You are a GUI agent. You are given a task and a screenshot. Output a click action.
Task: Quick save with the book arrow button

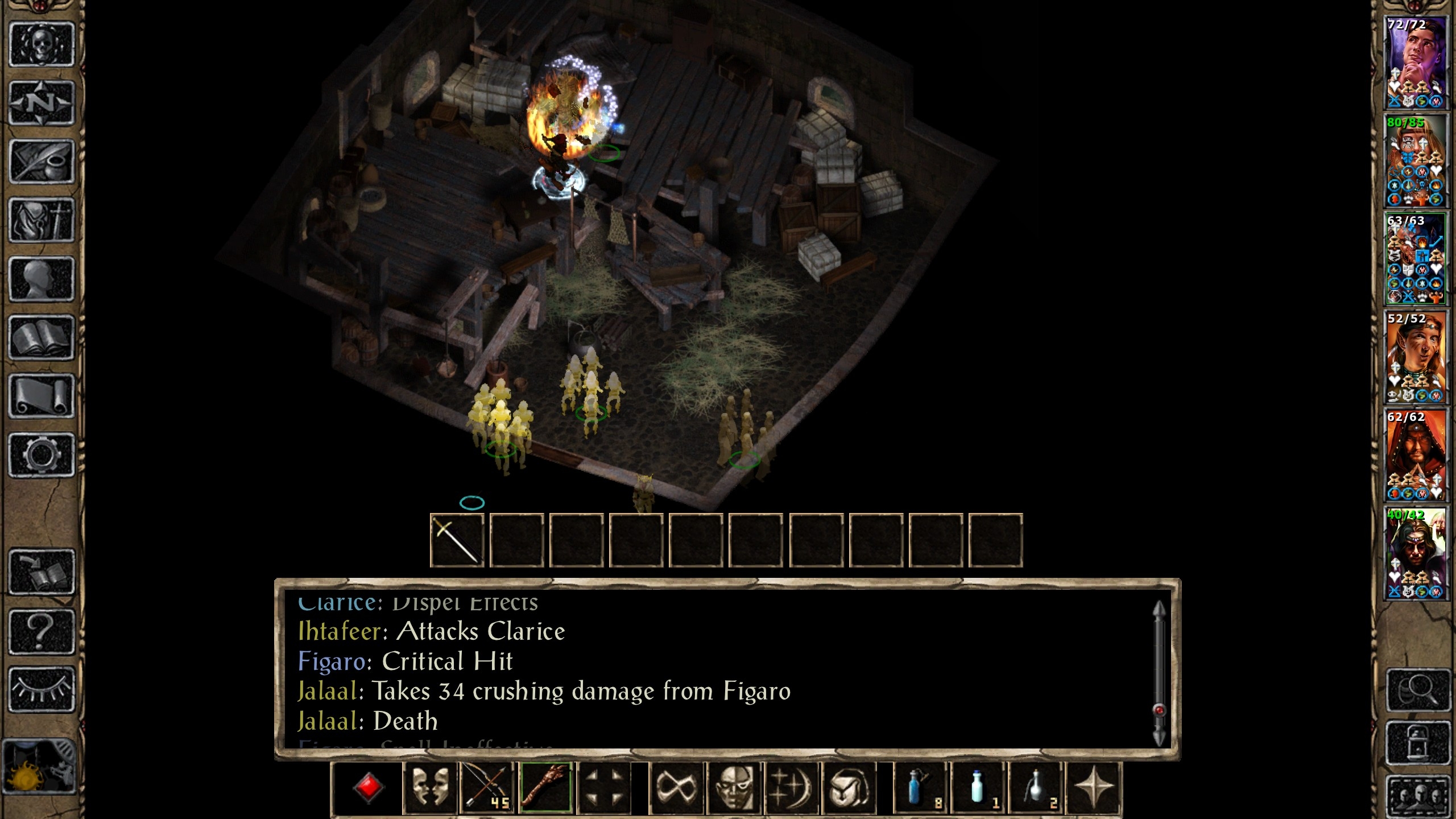point(42,572)
